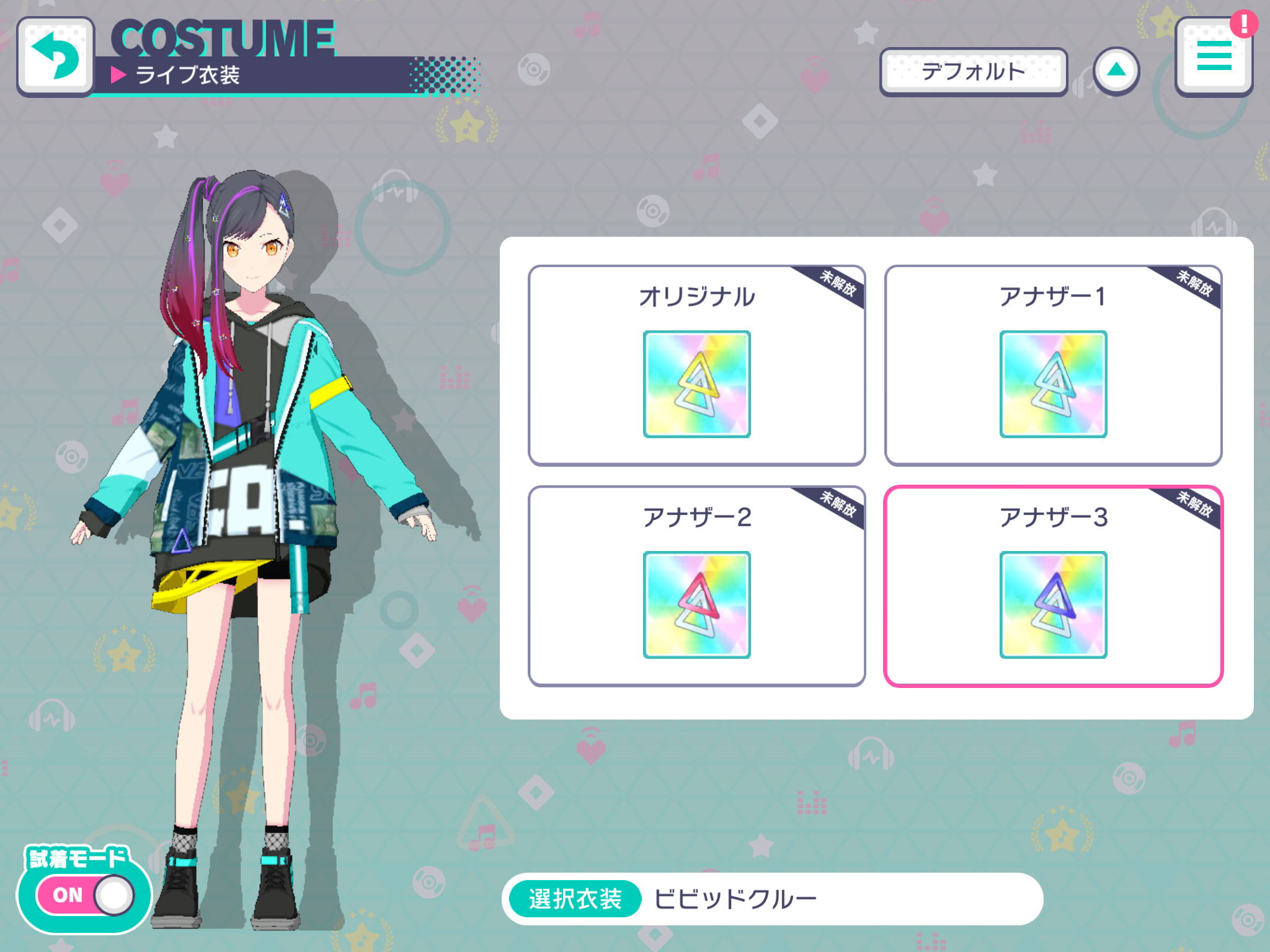Select the オリジナル costume color card
1270x952 pixels.
(x=696, y=366)
